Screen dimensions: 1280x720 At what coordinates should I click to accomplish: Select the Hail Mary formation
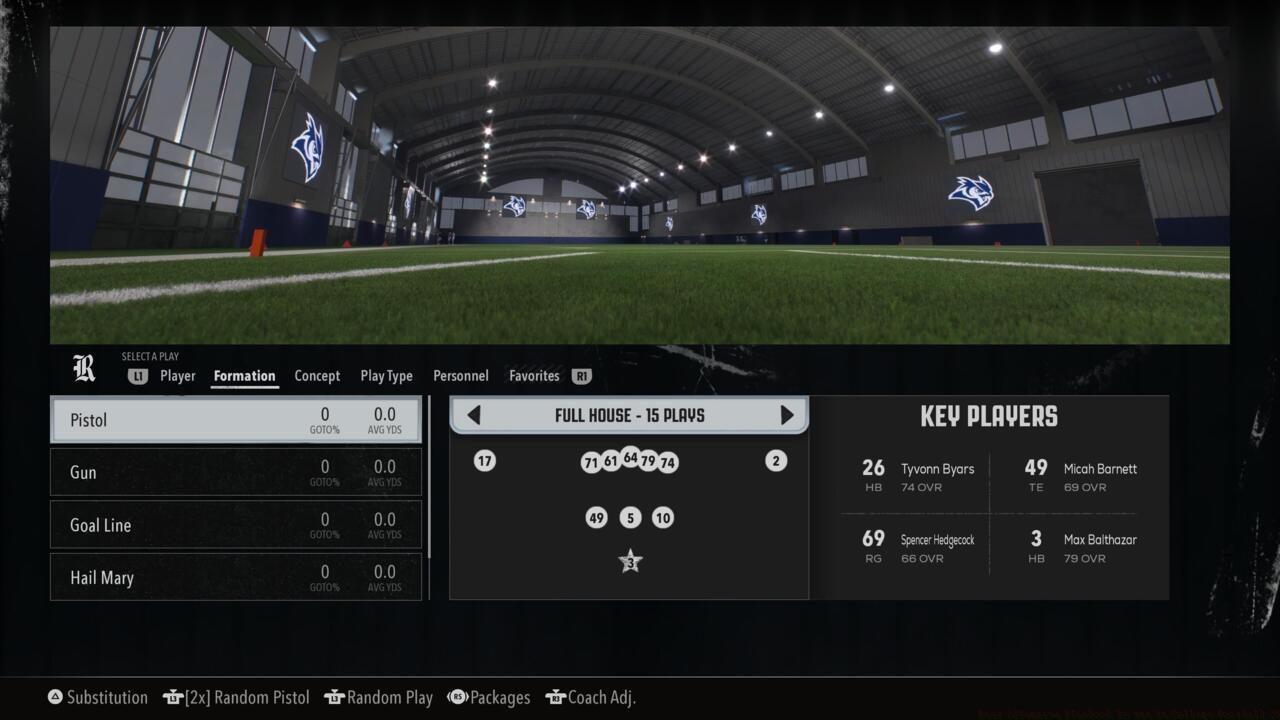[x=236, y=577]
